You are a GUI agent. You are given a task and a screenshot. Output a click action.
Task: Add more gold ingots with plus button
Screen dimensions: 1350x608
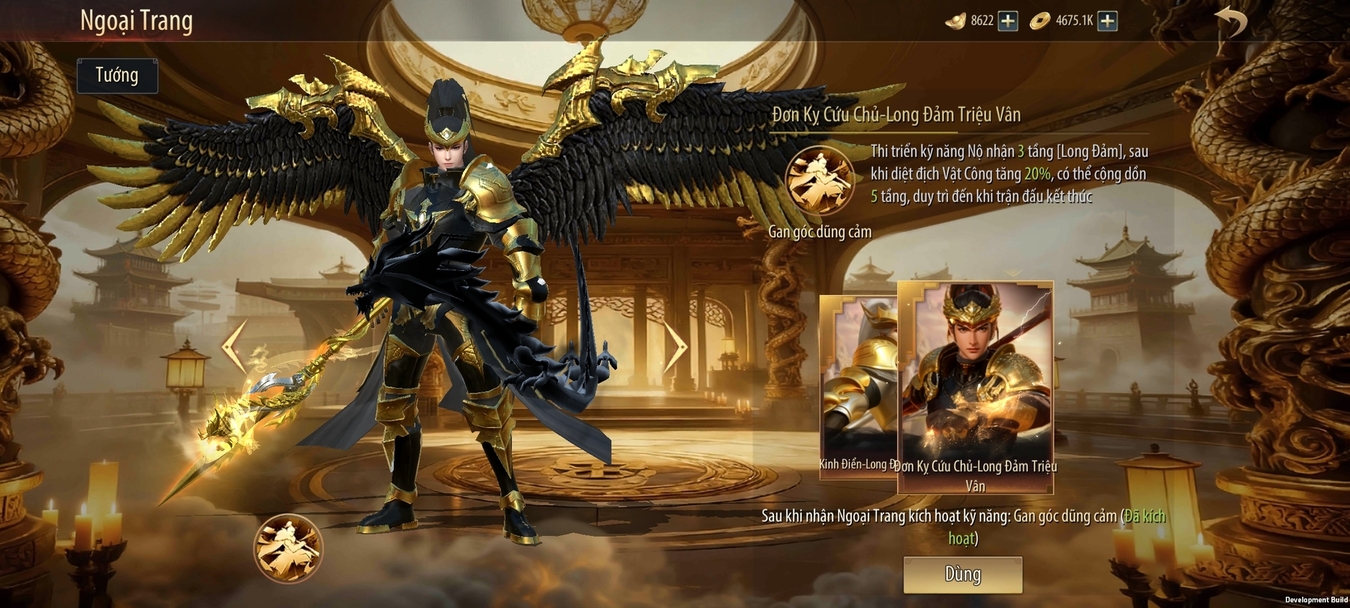[x=1008, y=21]
